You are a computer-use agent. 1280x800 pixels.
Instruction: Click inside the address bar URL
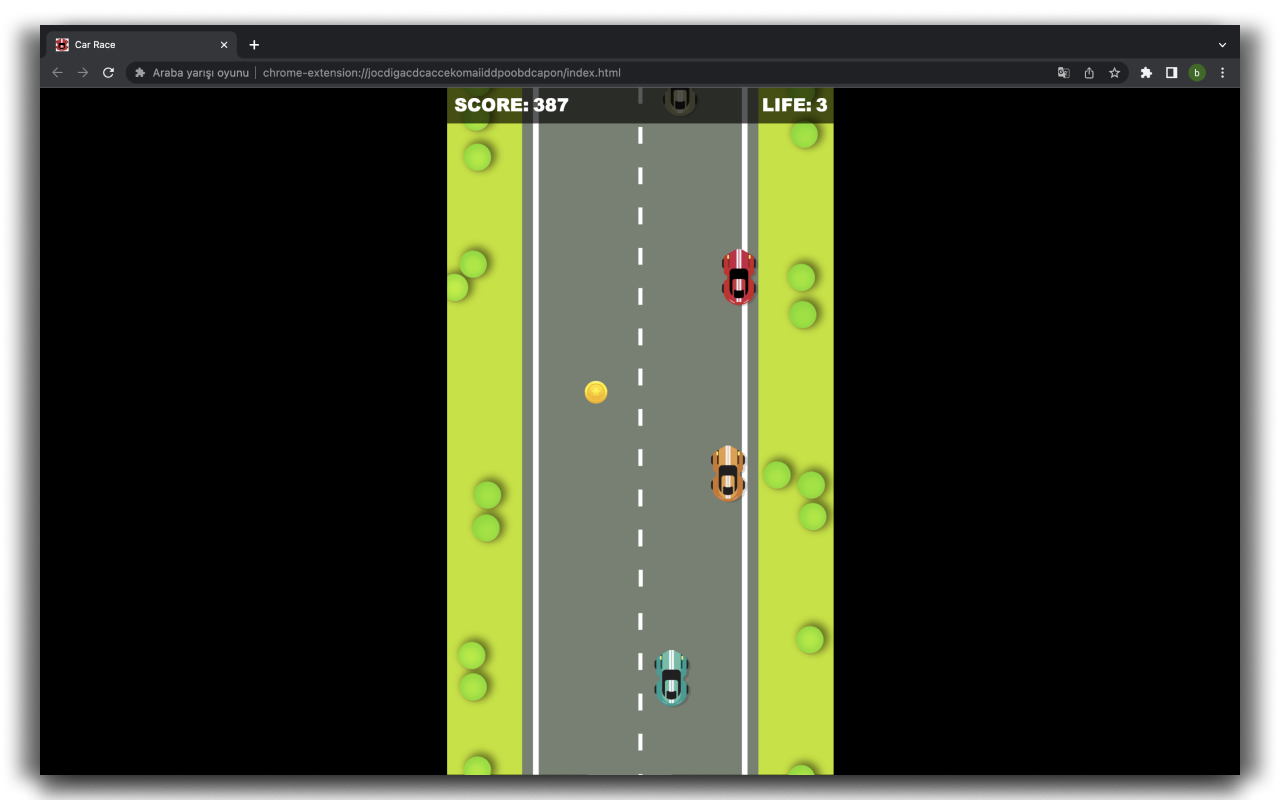(x=440, y=72)
